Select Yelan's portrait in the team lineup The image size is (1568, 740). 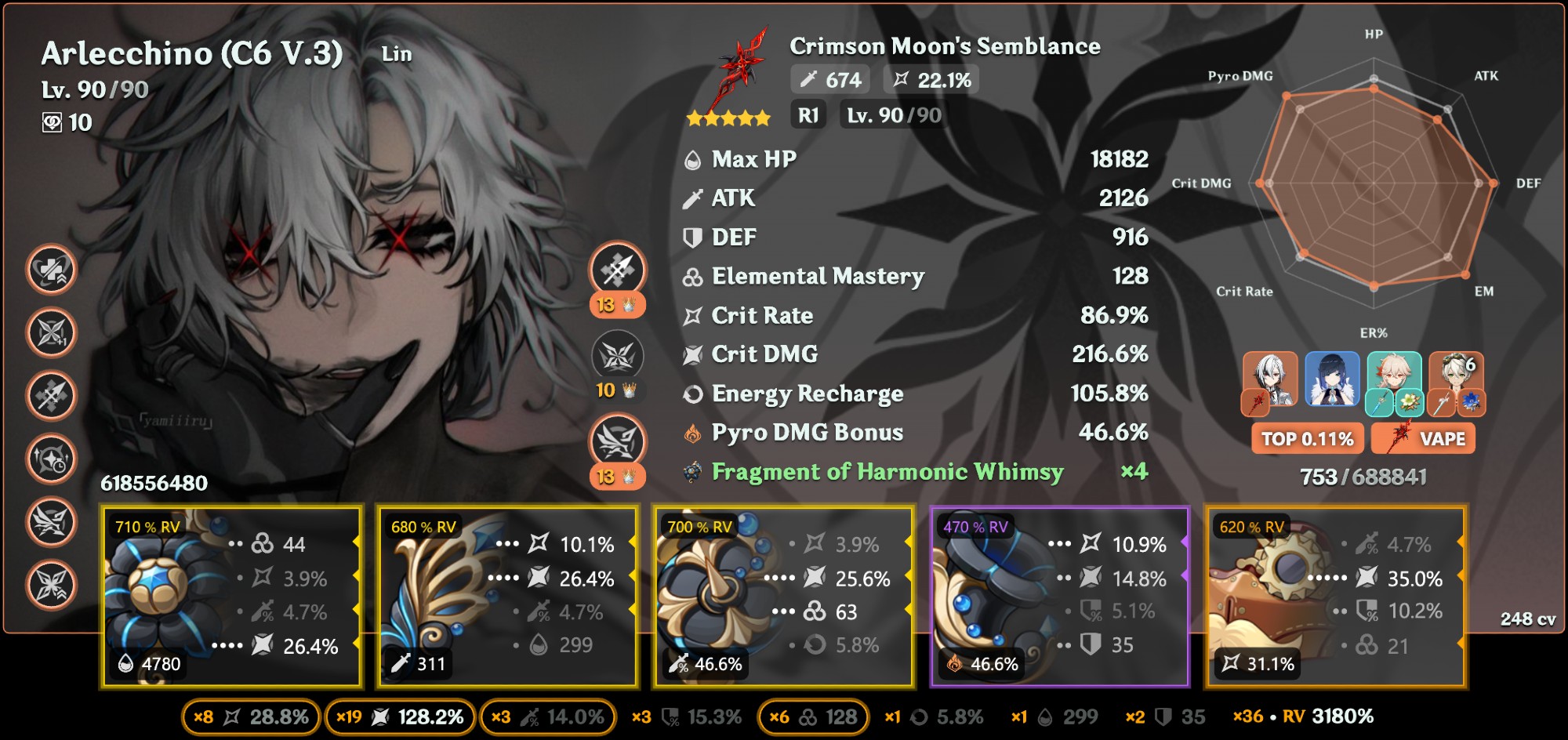1332,380
